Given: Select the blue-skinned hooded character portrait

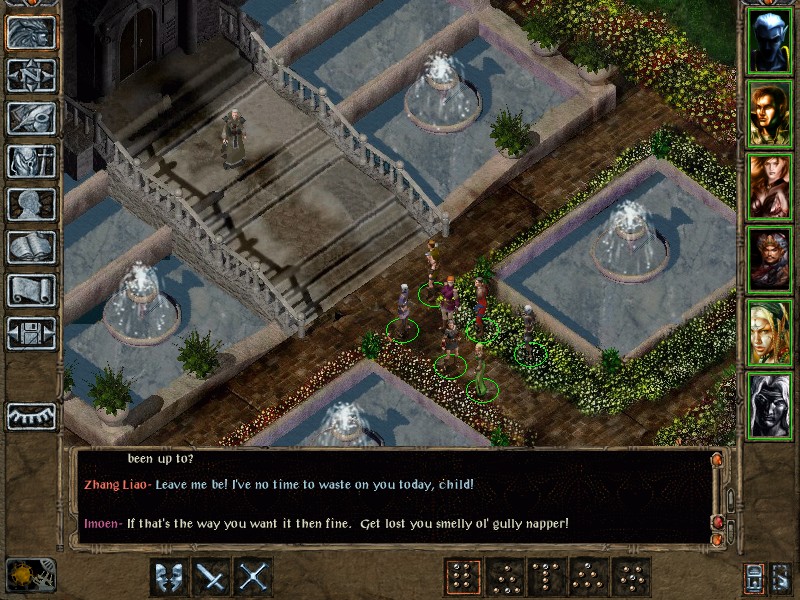Looking at the screenshot, I should click(769, 41).
